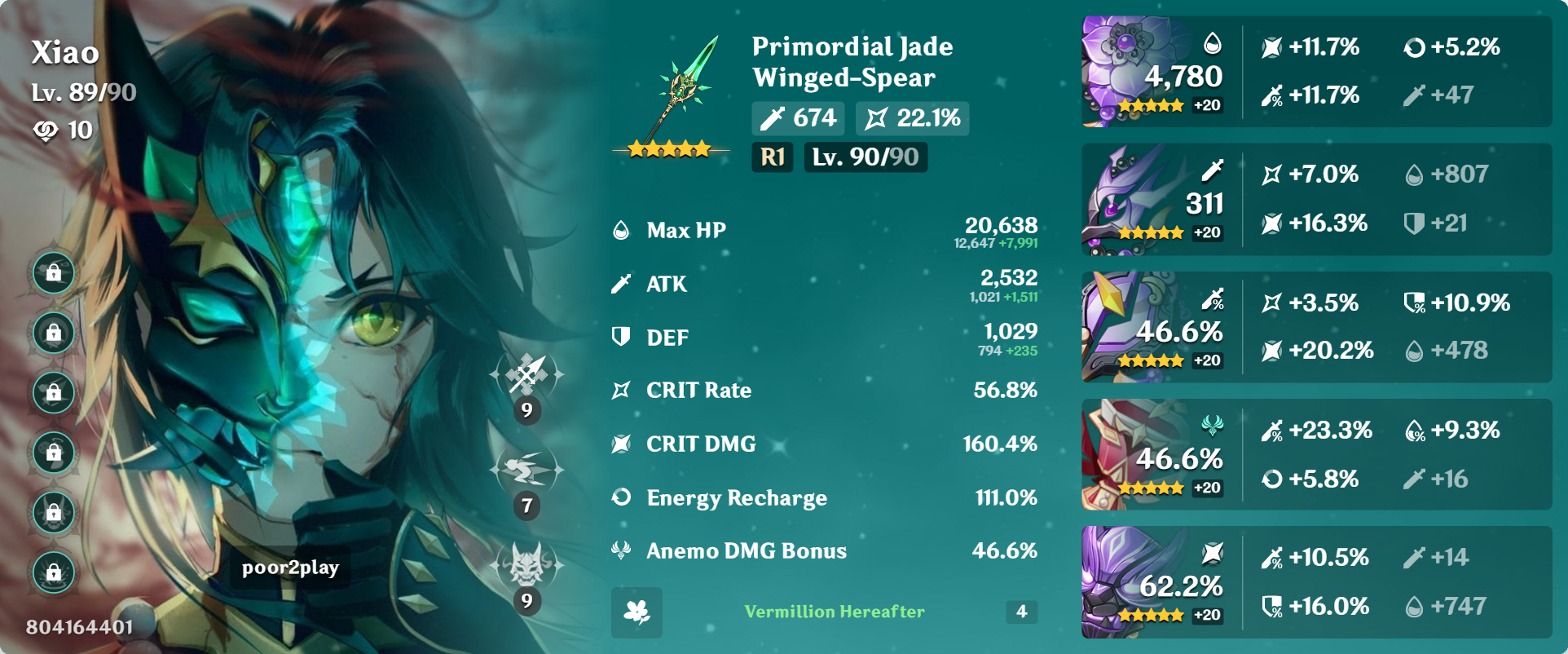Click the Anemo DMG Bonus wind icon
Screen dimensions: 1568x654
pos(620,551)
